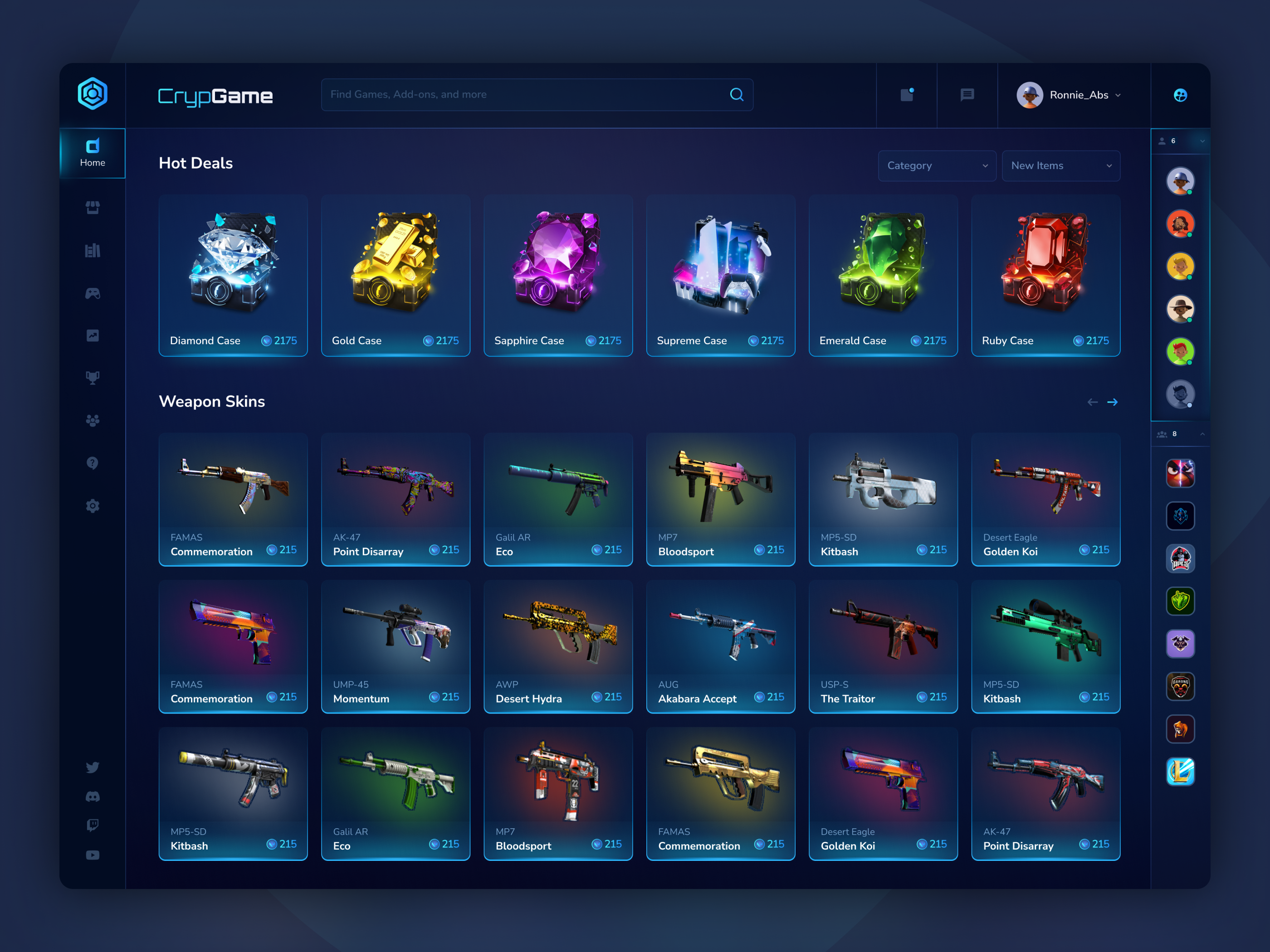Open the Ronnie_Abs profile menu
Viewport: 1270px width, 952px height.
tap(1069, 95)
